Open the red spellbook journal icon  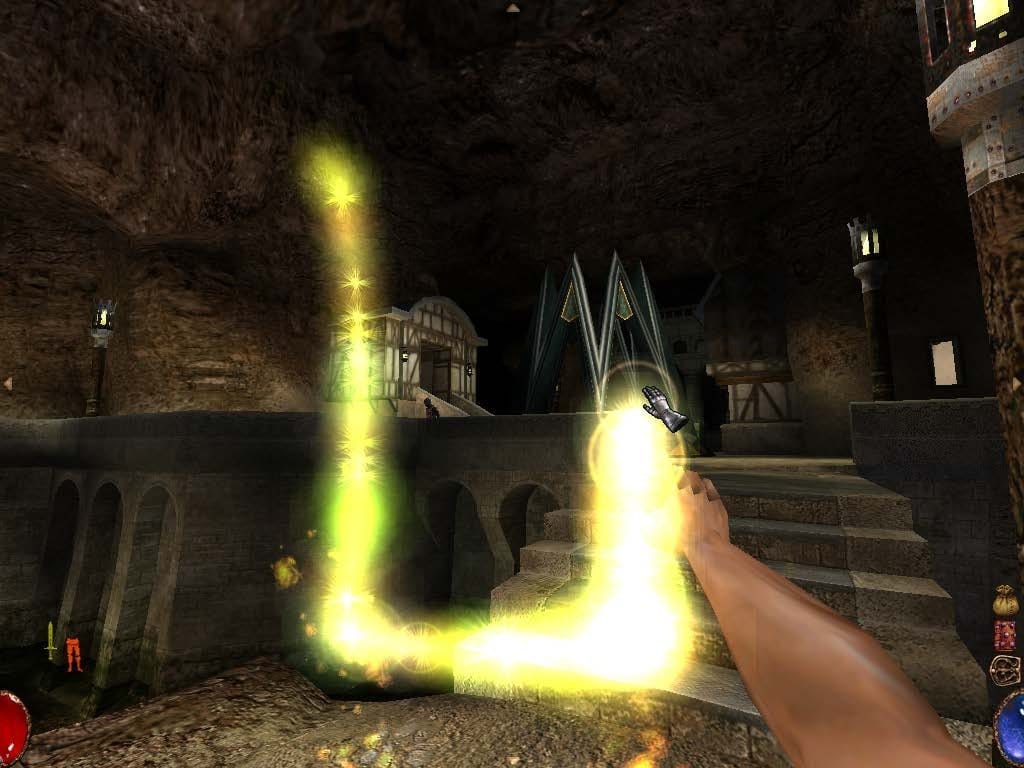click(x=1004, y=635)
